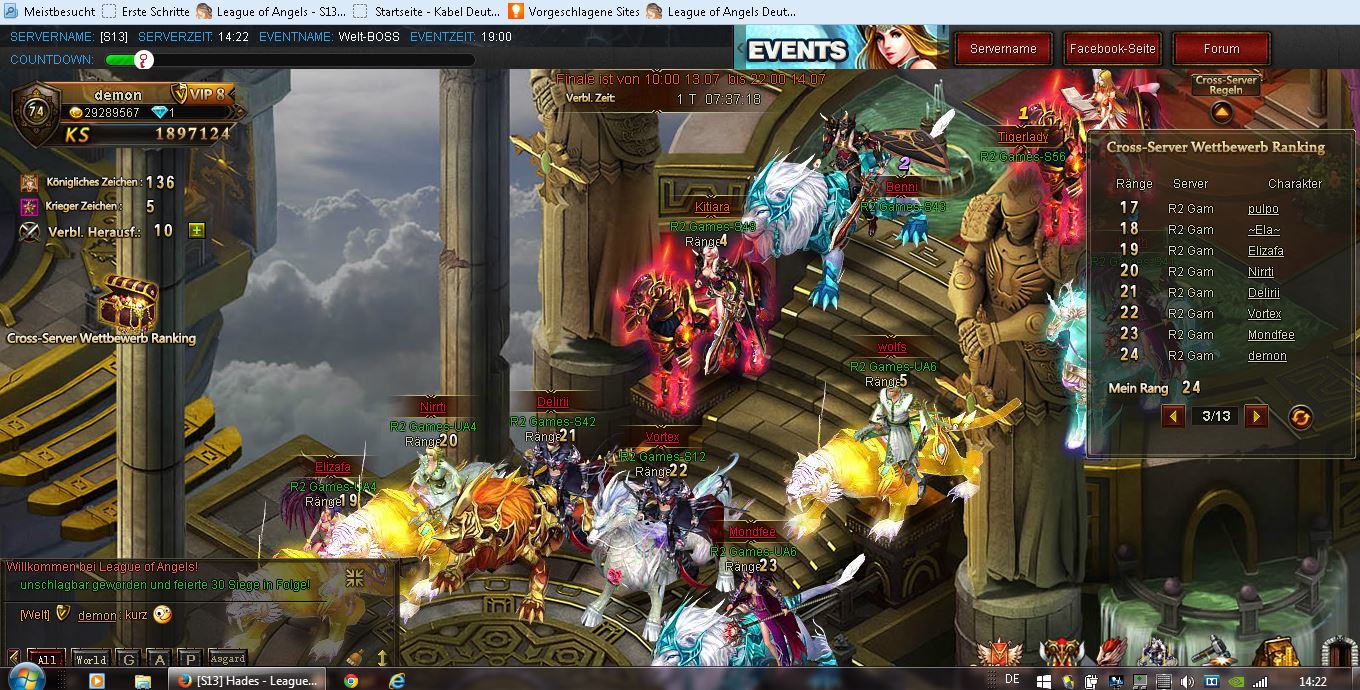The image size is (1360, 690).
Task: Select player pulpo in the ranking list
Action: [x=1263, y=209]
